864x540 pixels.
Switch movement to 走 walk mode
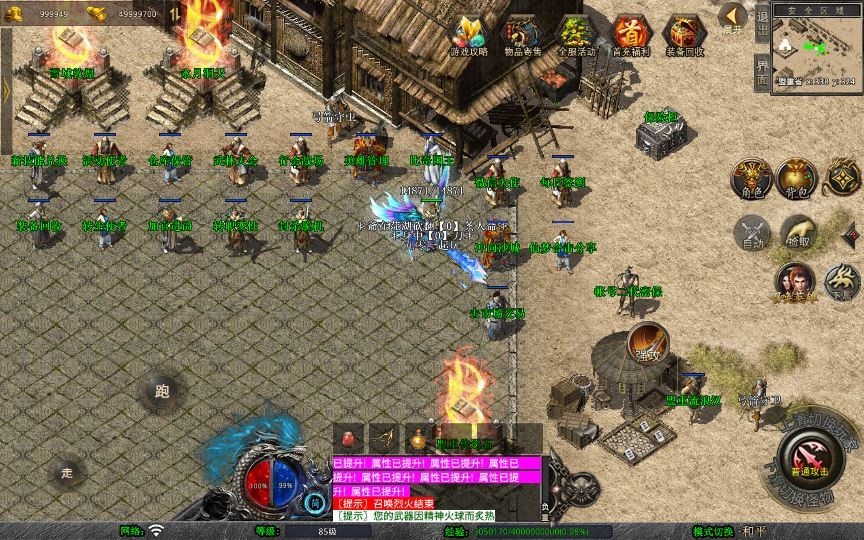pos(67,471)
